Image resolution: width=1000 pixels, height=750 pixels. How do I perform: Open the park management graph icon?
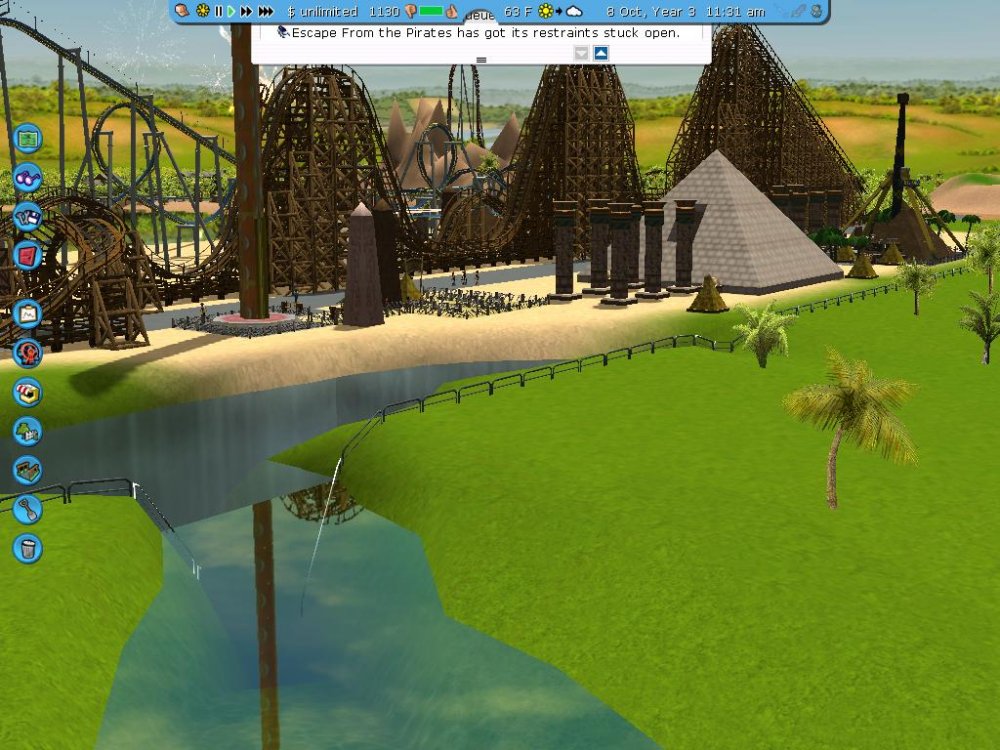click(28, 314)
